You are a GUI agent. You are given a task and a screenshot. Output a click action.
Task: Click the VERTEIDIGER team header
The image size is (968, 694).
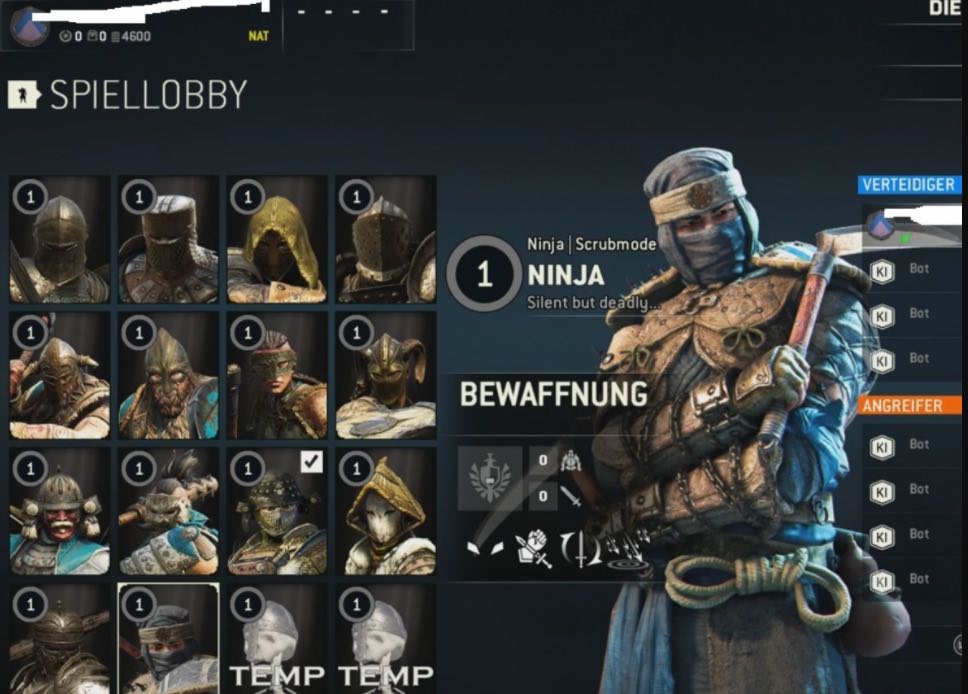908,185
